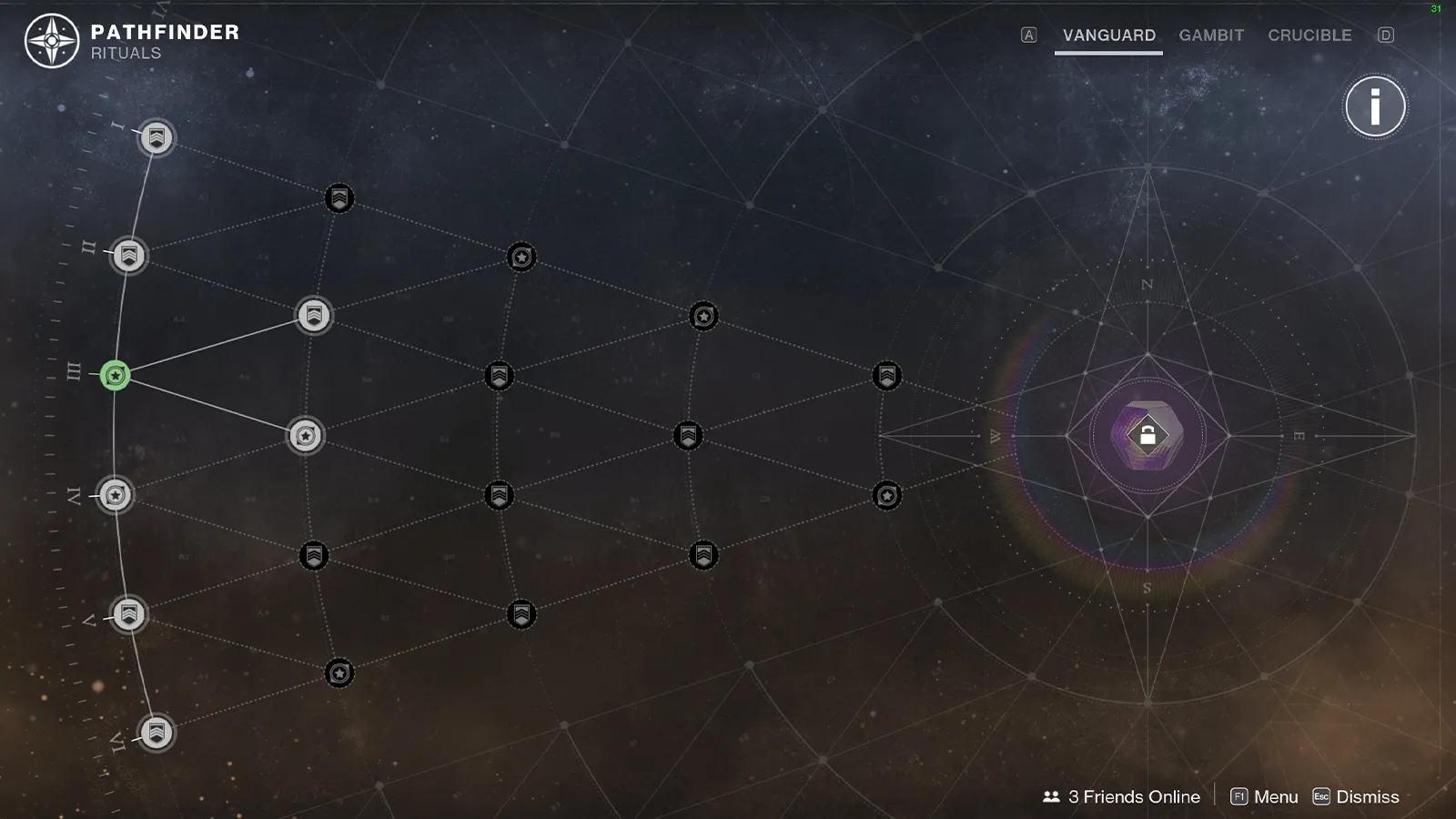Open the 3 Friends Online roster

(x=1121, y=797)
